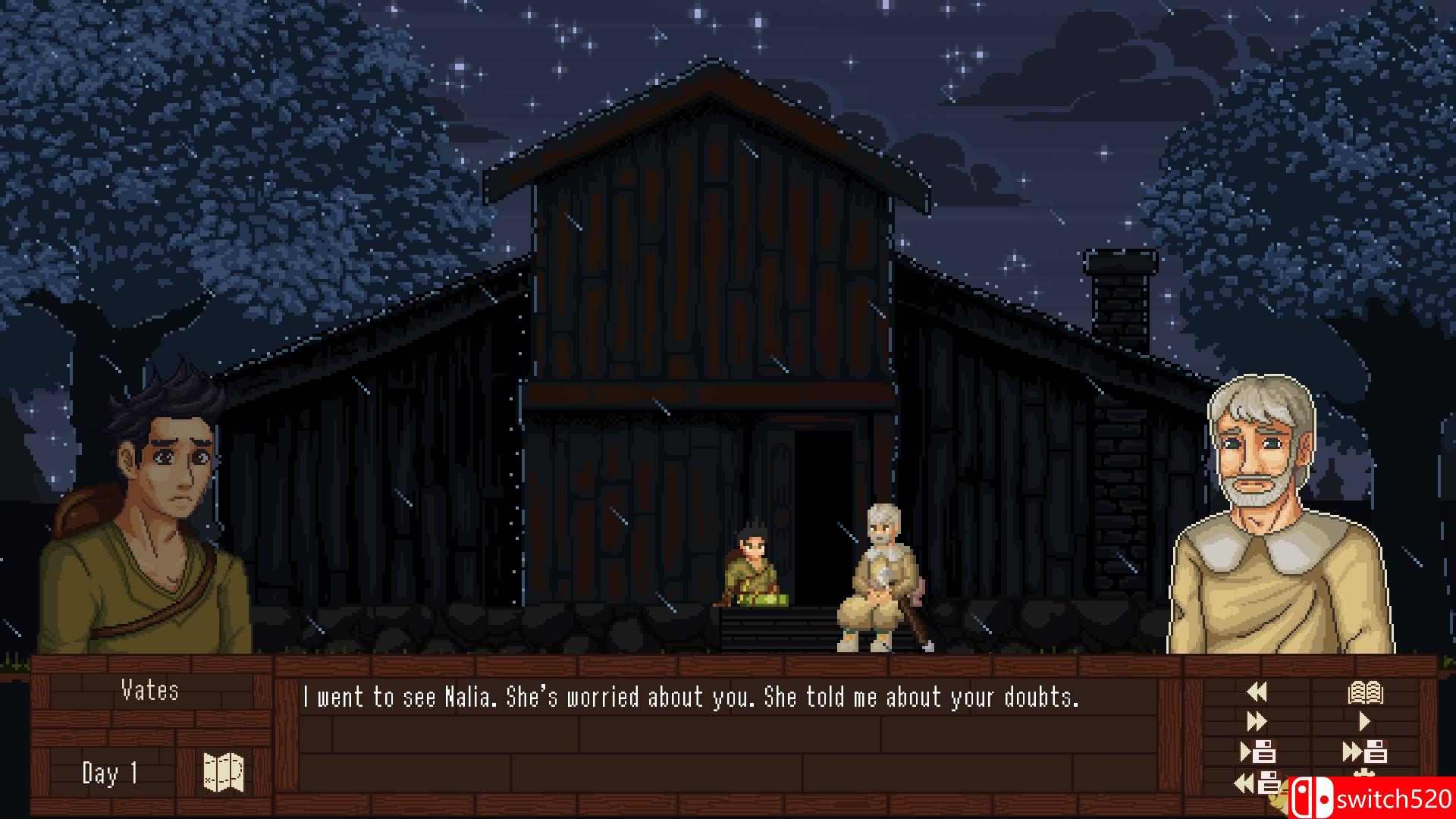Image resolution: width=1456 pixels, height=819 pixels.
Task: Enable auto-advance with the single play arrow
Action: tap(1363, 720)
